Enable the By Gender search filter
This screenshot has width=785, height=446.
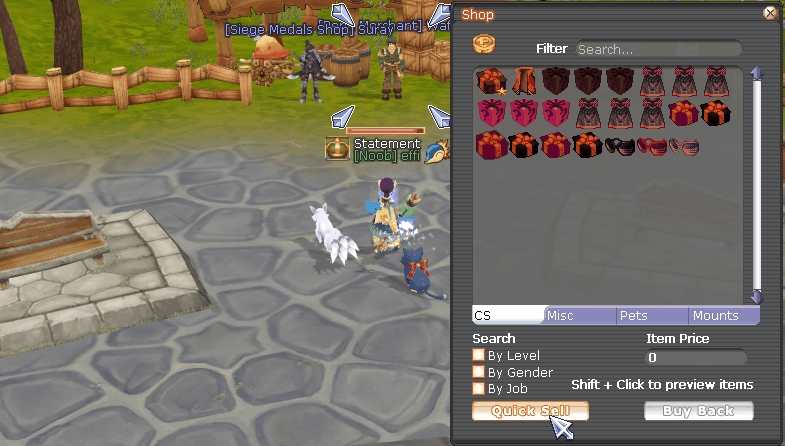point(479,372)
